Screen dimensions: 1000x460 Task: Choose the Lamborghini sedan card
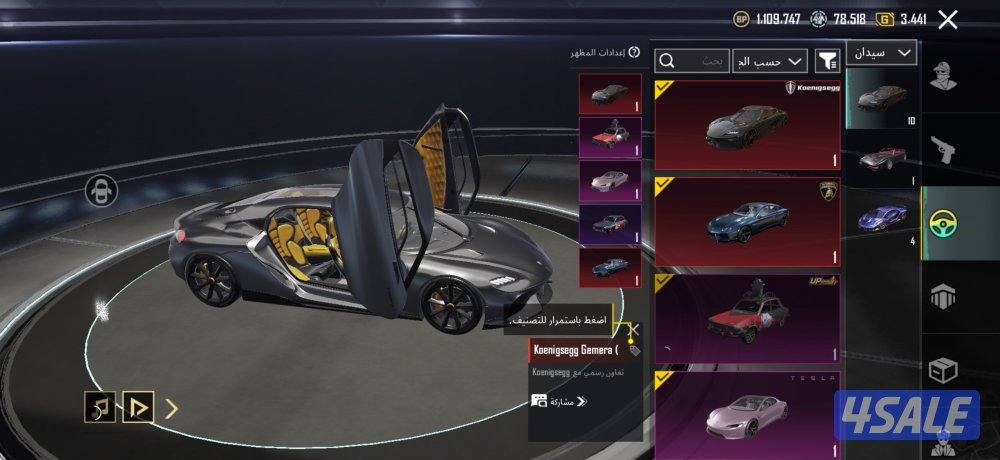point(748,221)
